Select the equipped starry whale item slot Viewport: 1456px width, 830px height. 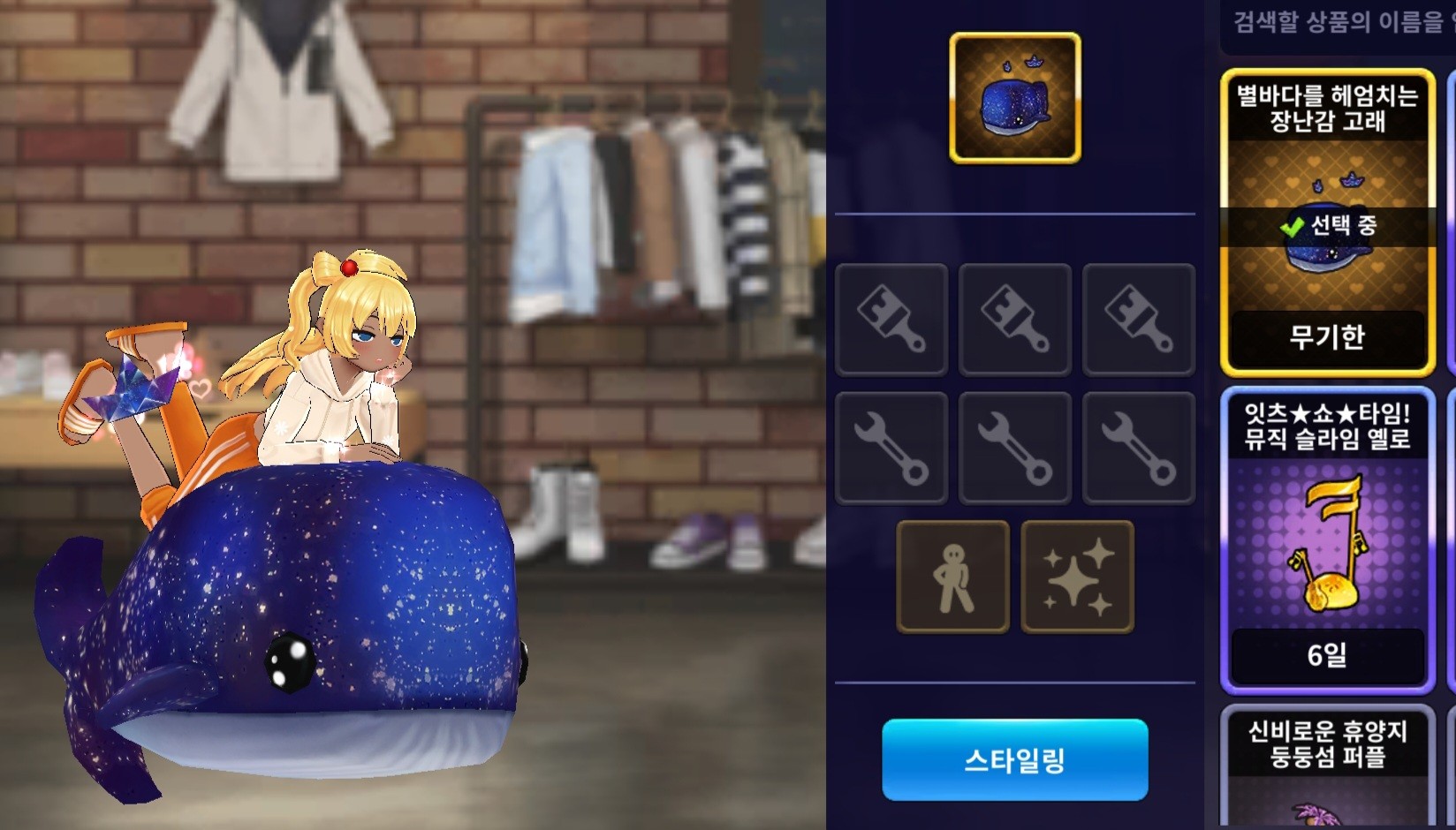[1014, 98]
